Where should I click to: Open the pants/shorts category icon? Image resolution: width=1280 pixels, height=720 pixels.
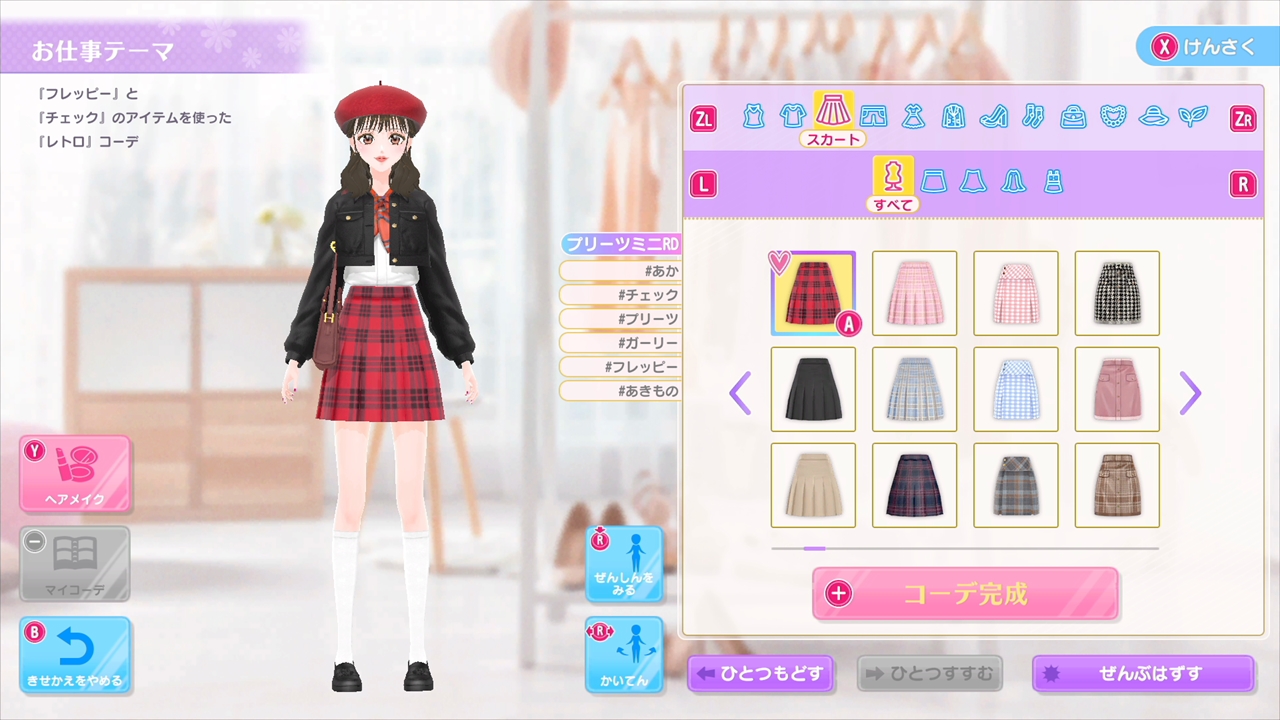tap(872, 115)
